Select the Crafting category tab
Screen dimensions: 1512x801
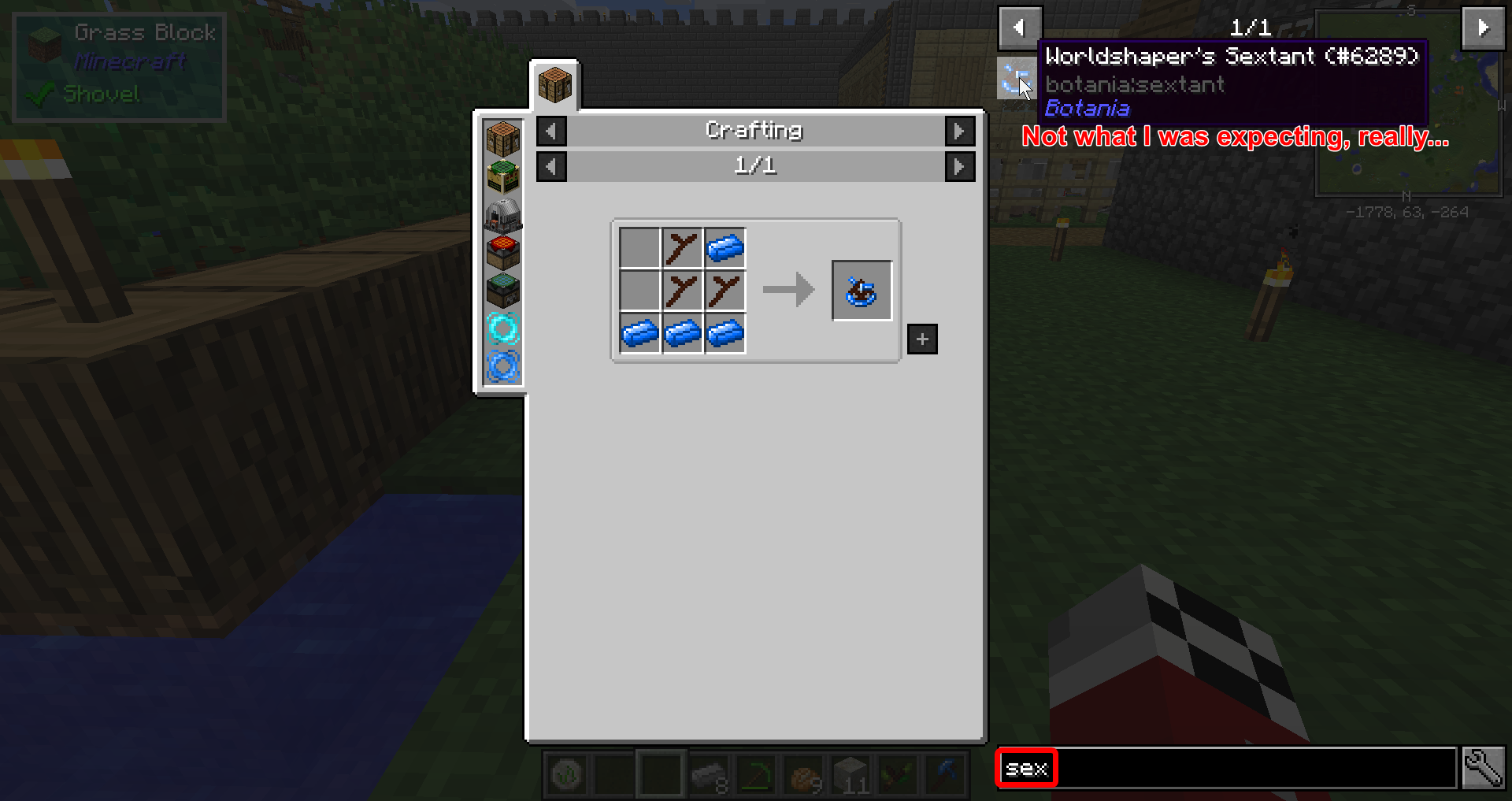[554, 85]
